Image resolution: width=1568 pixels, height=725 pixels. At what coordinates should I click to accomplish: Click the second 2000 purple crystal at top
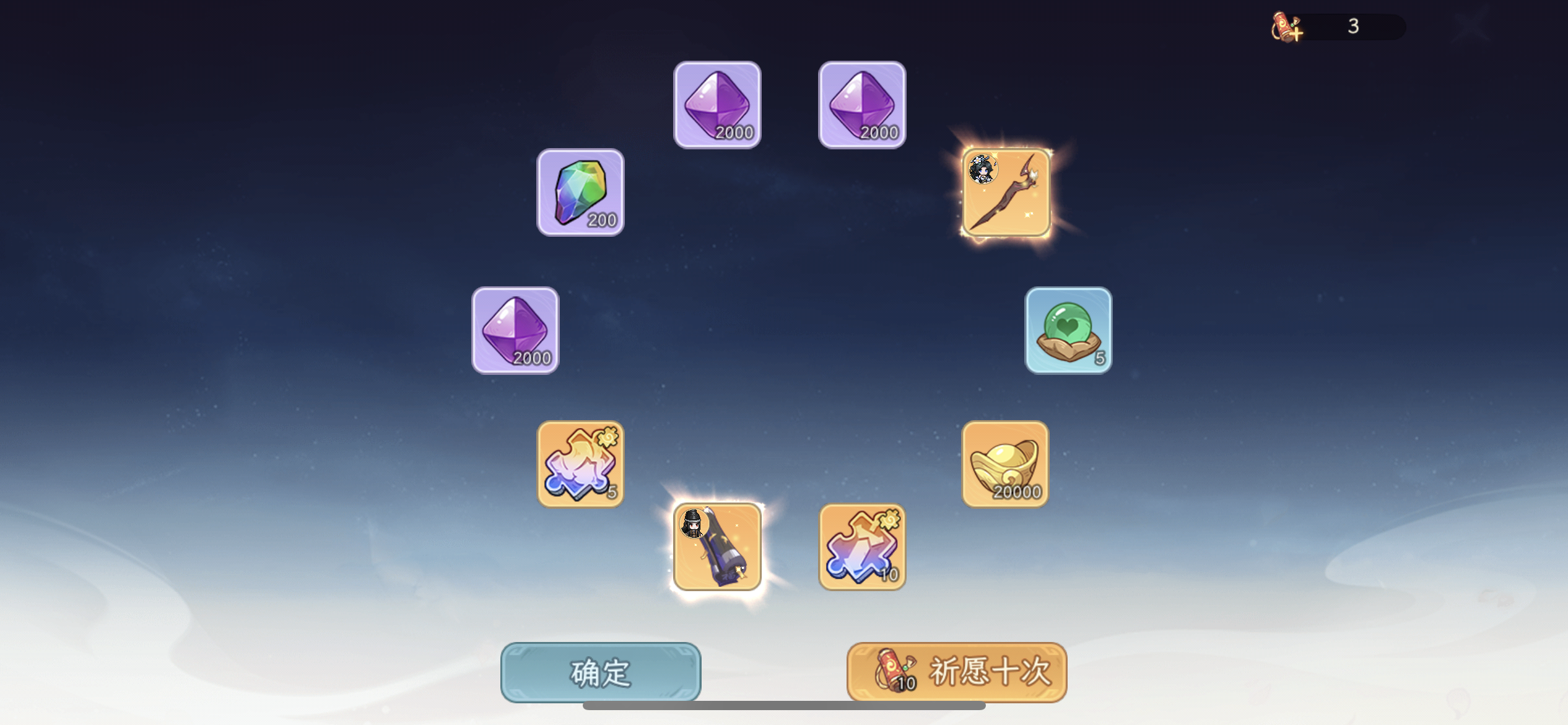pos(861,105)
